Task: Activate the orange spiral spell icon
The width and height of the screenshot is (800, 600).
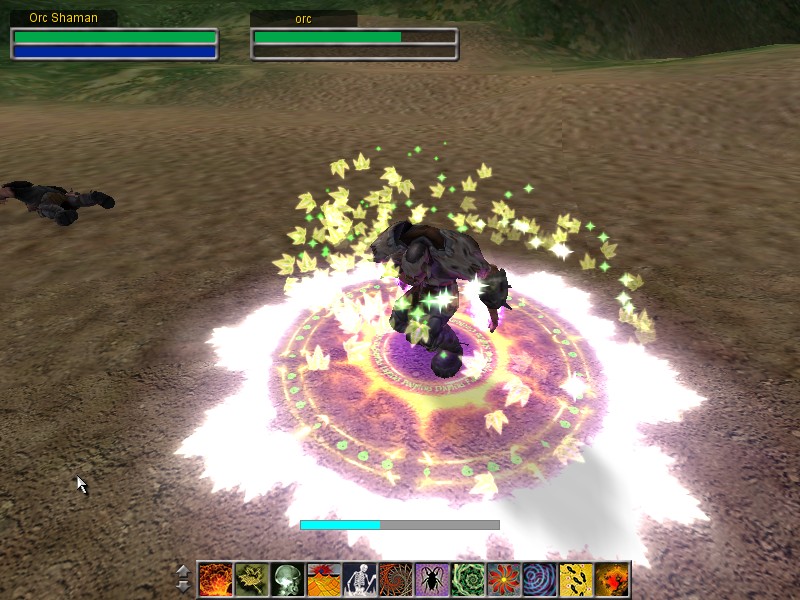Action: coord(396,579)
